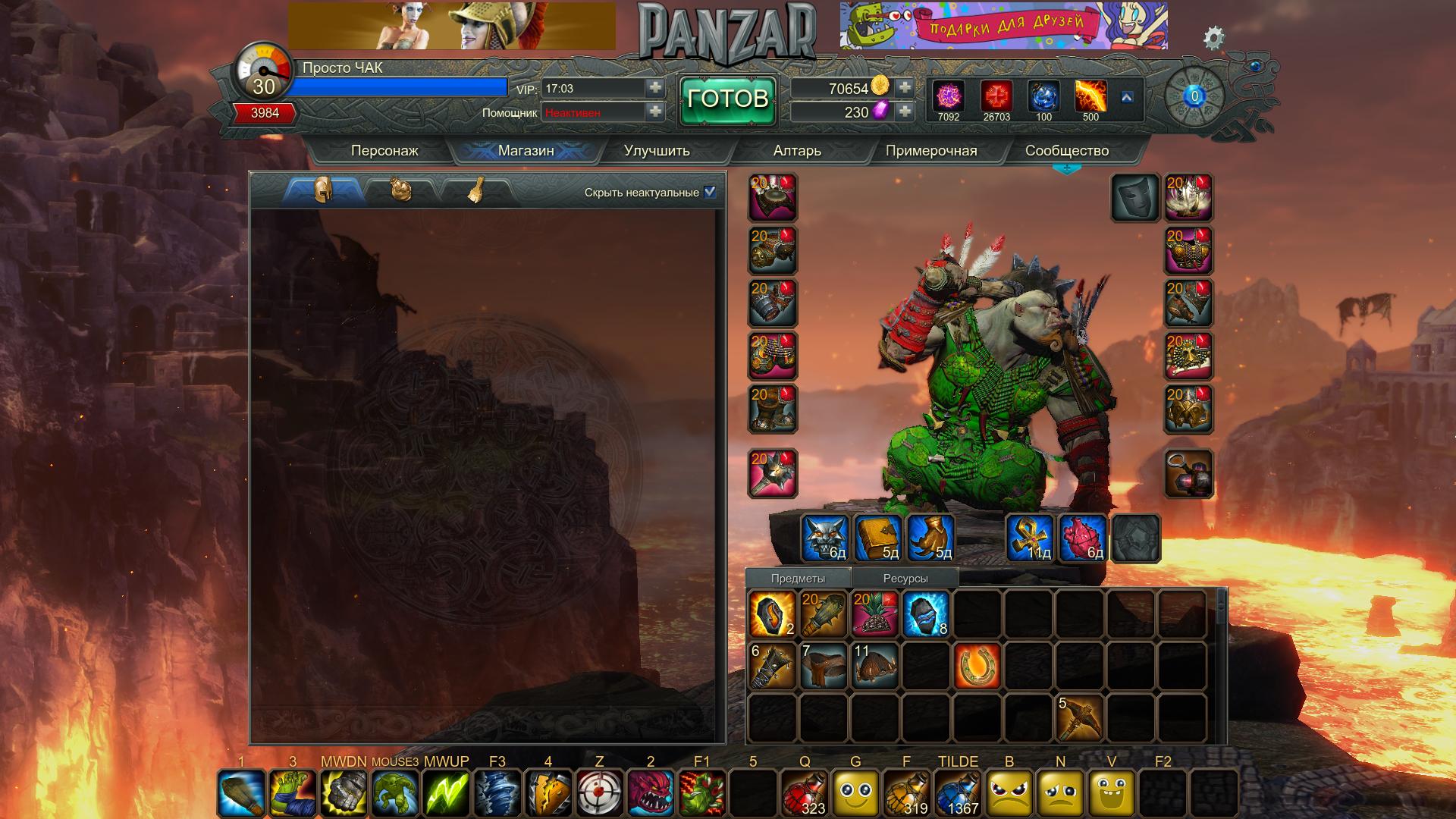The height and width of the screenshot is (819, 1456).
Task: Open the Персонаж menu tab
Action: click(x=384, y=150)
